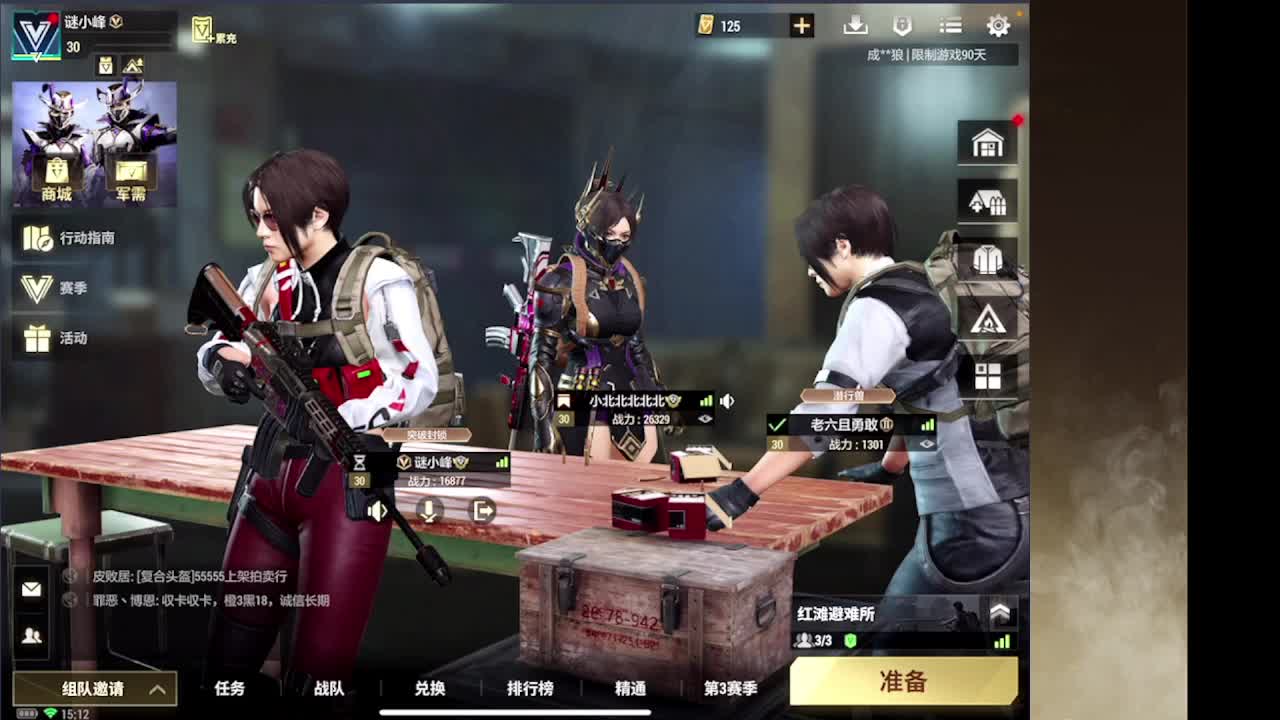Switch to the 排行榜 tab
Screen dimensions: 1280x720
tap(530, 690)
